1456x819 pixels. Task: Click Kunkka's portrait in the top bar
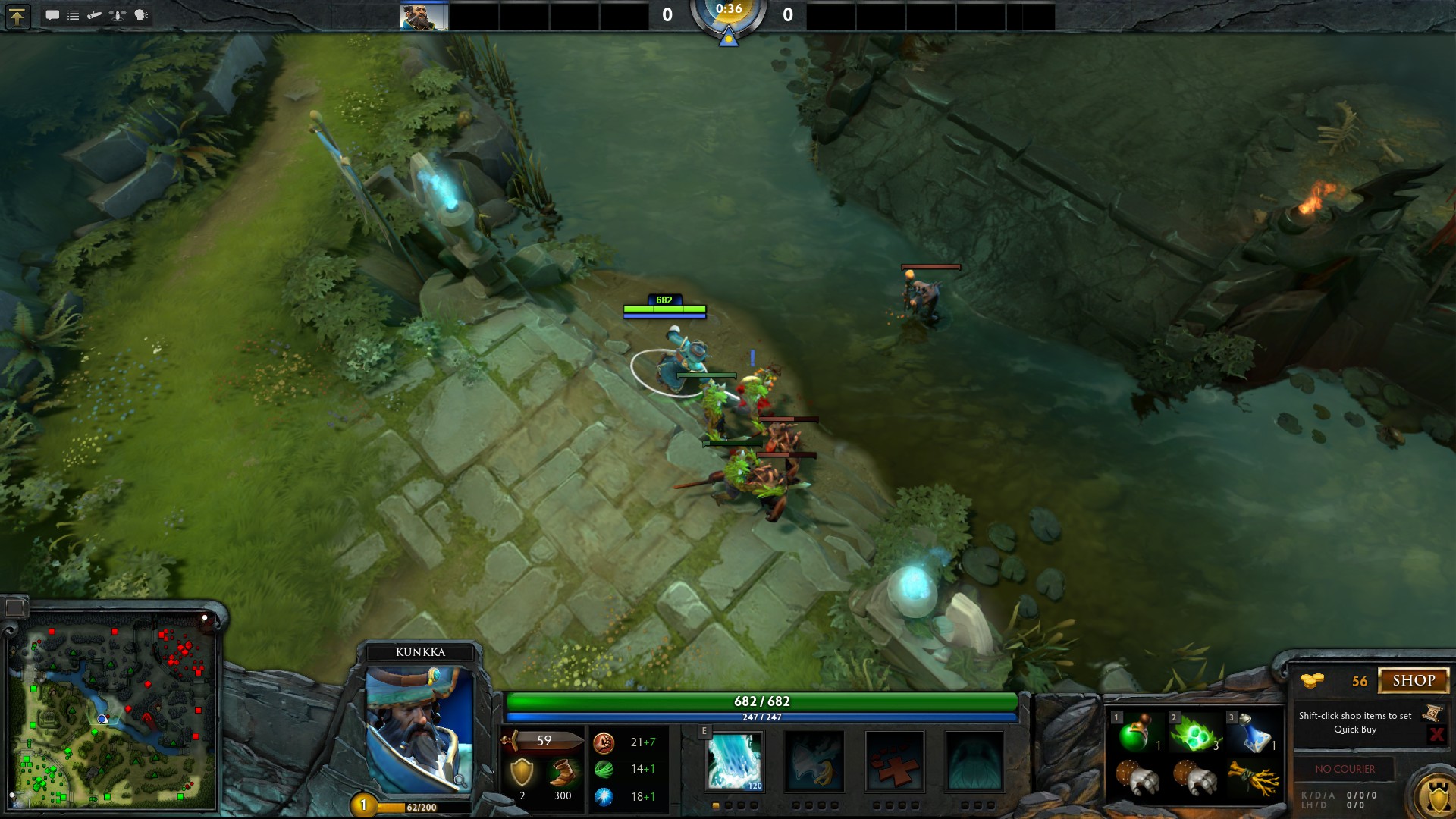click(x=424, y=16)
